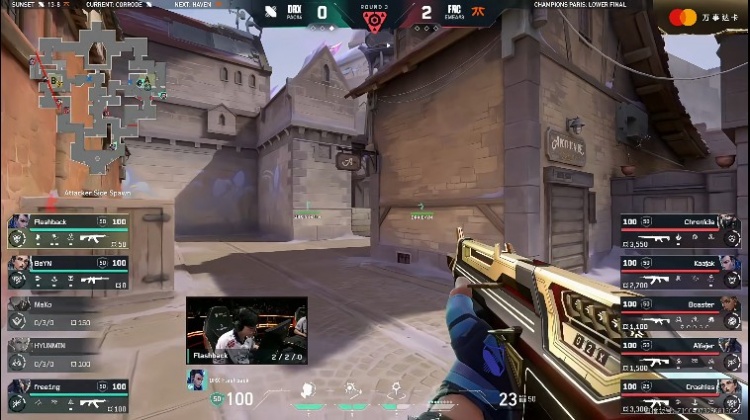Click the Flashback player webcam feed
This screenshot has width=750, height=420.
coord(246,330)
